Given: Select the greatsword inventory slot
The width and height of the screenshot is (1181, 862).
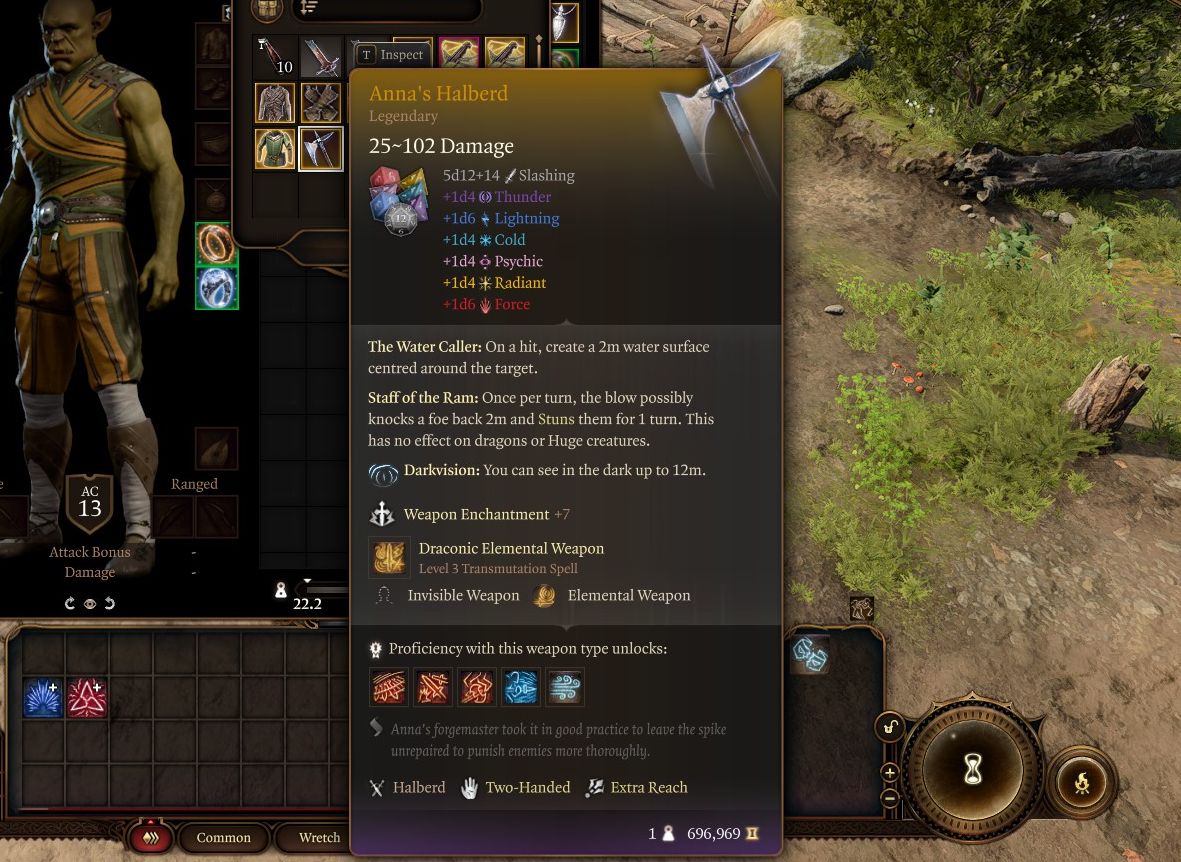Looking at the screenshot, I should coord(320,56).
